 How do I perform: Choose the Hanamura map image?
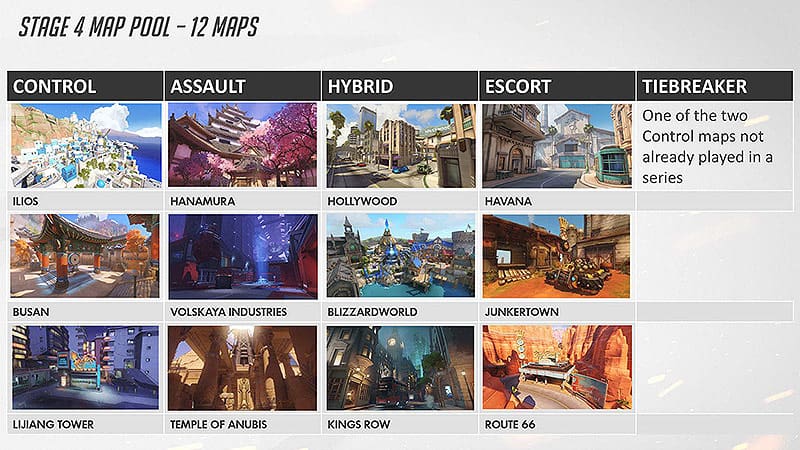(243, 146)
